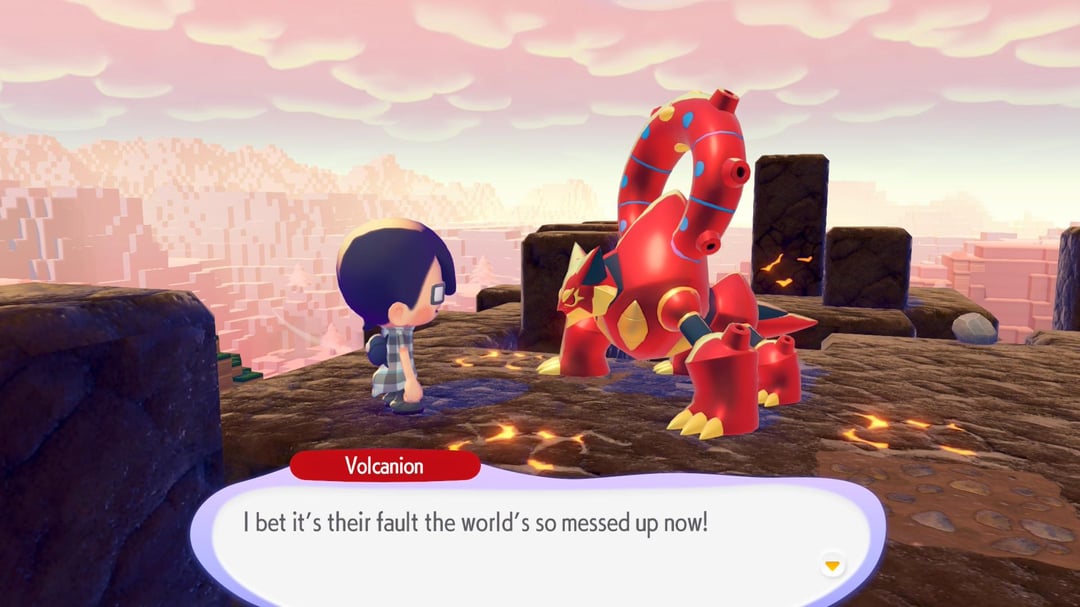Advance dialogue with the yellow arrow indicator

click(831, 566)
